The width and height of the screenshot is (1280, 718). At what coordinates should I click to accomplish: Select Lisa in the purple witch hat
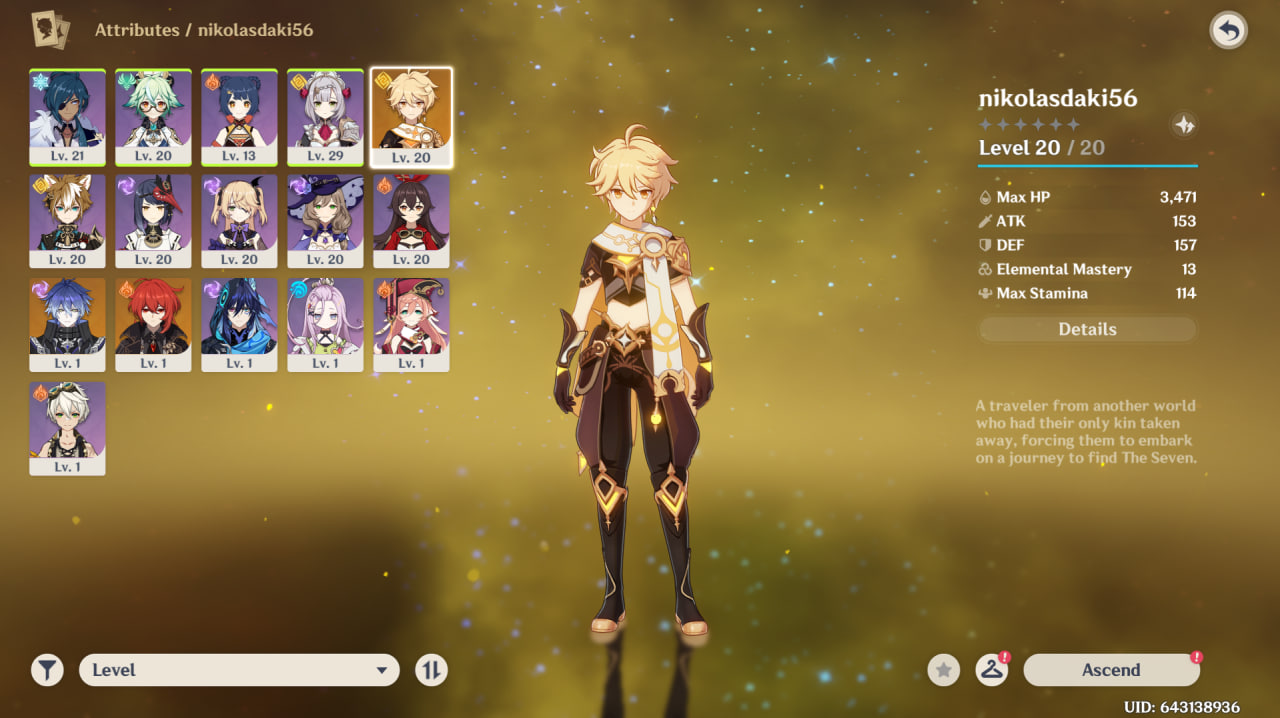tap(325, 220)
